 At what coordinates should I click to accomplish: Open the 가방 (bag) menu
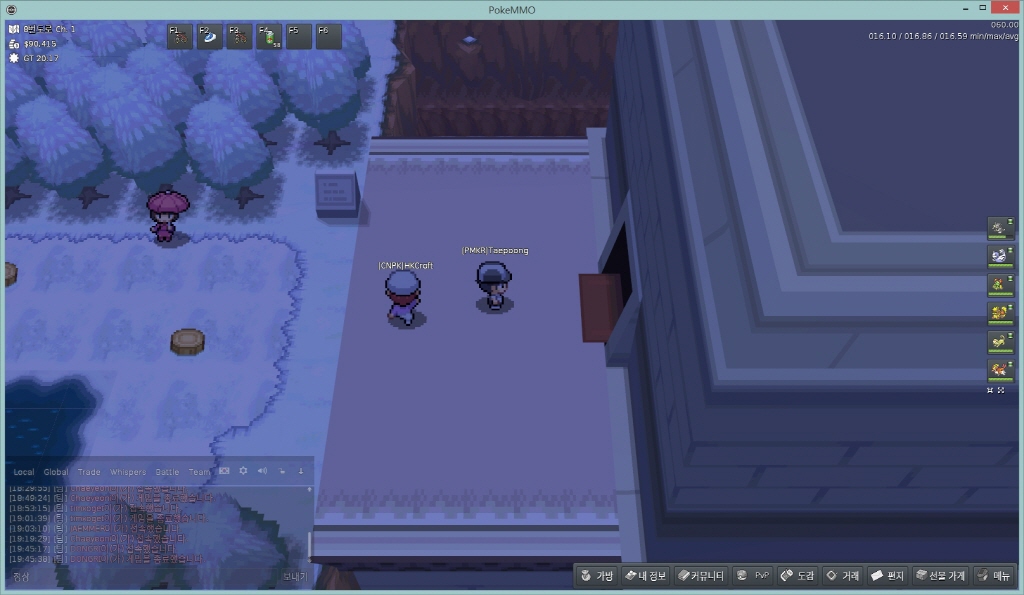click(x=596, y=576)
